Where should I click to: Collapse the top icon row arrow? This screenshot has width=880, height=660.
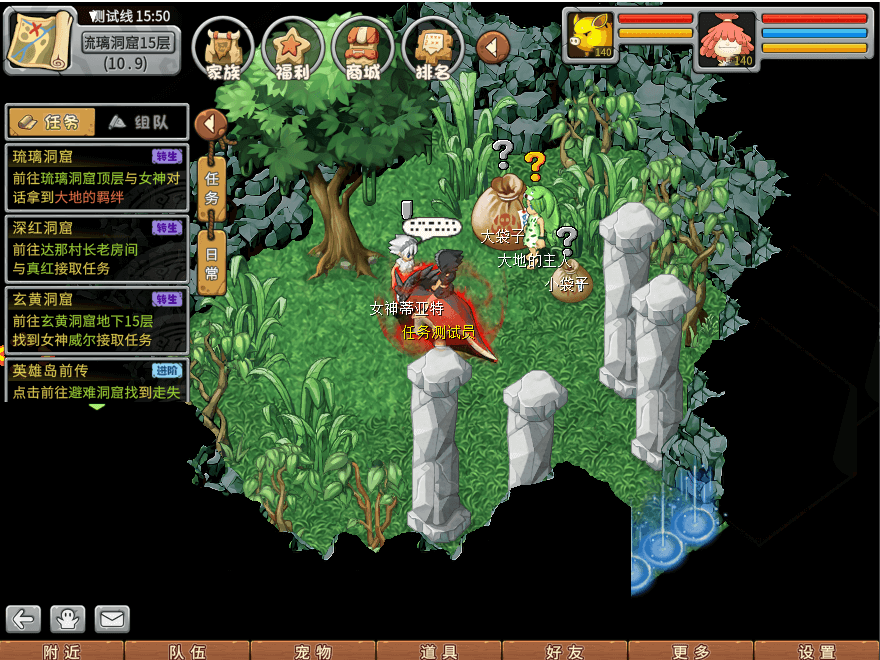[493, 46]
